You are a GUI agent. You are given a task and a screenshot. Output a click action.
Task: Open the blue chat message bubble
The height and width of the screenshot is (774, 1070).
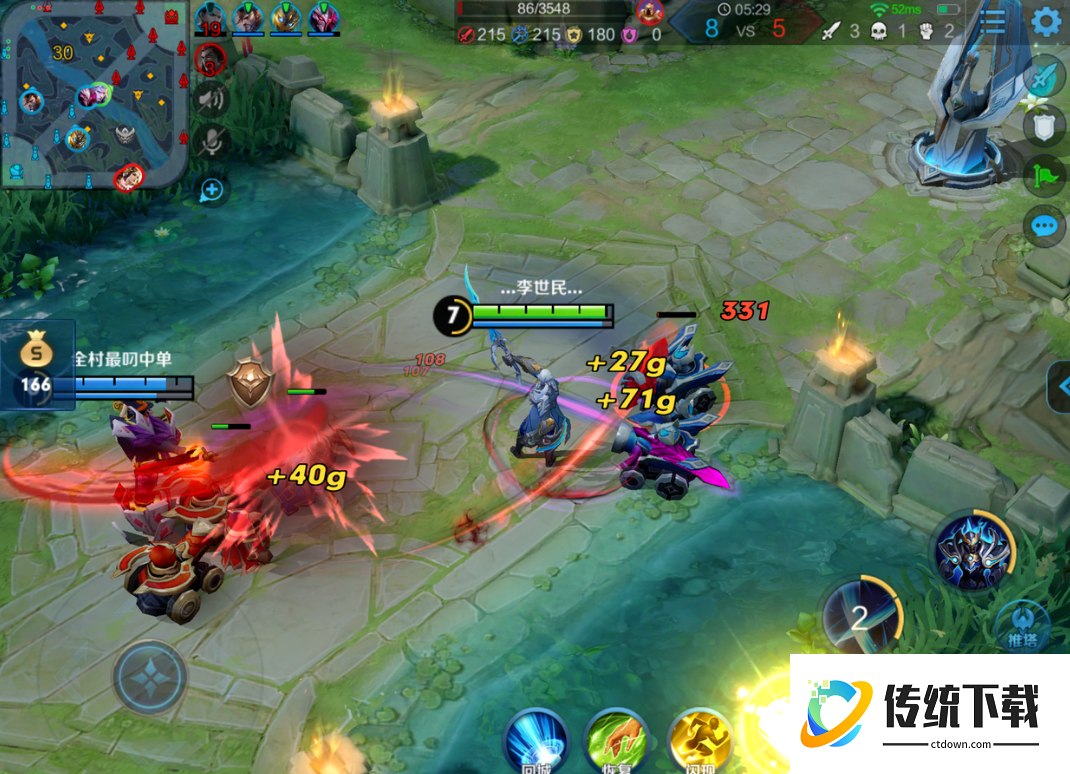[1044, 226]
